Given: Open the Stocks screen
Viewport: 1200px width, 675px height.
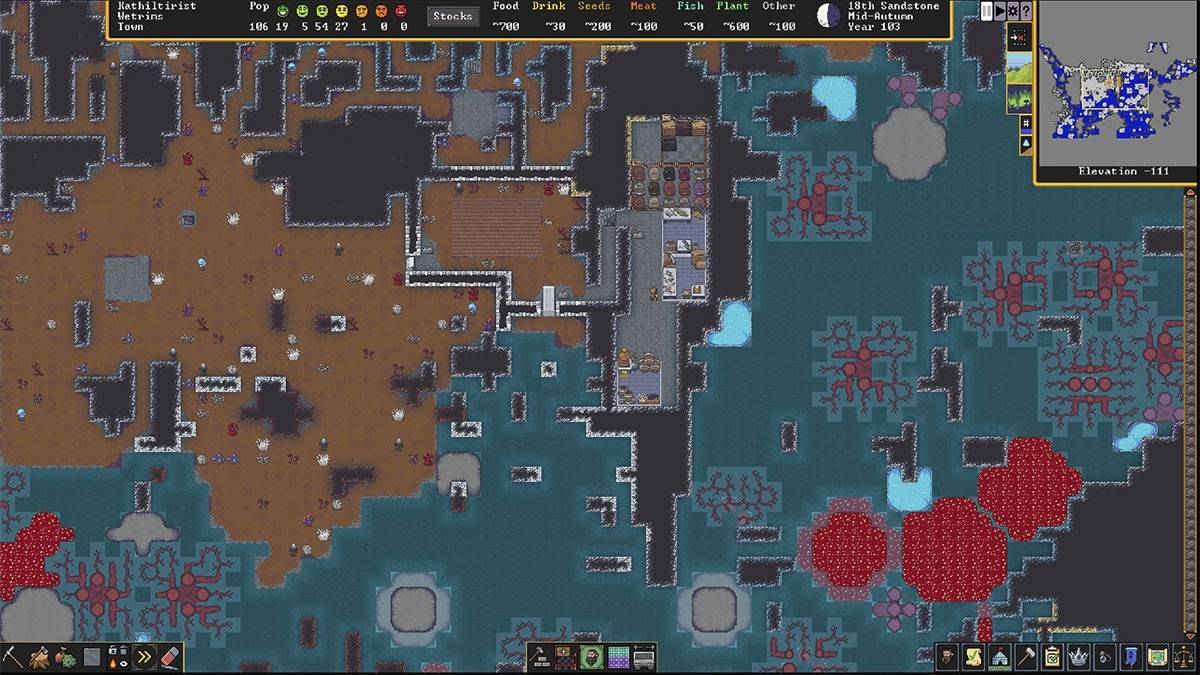Looking at the screenshot, I should pyautogui.click(x=453, y=16).
